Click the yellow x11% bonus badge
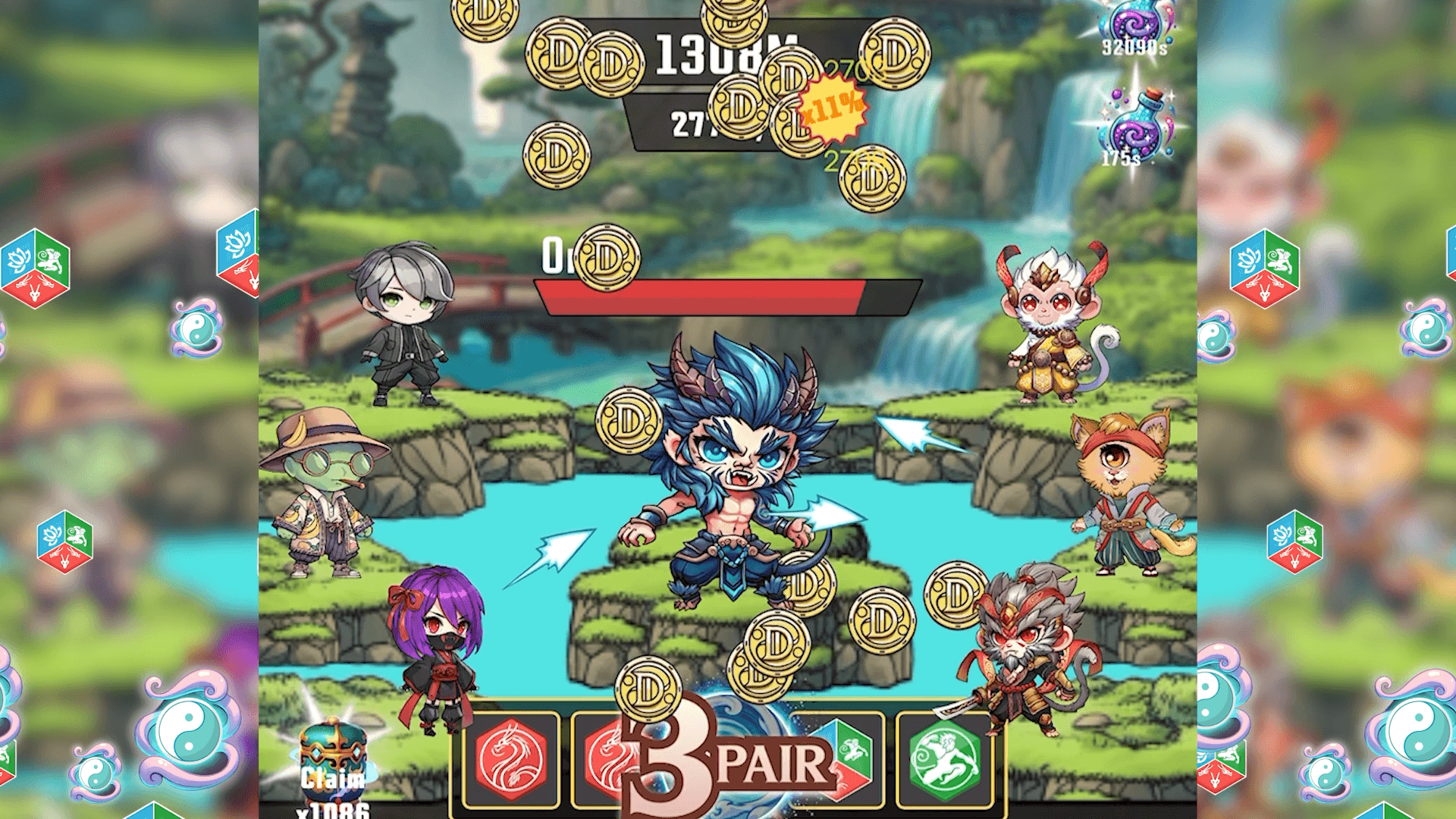 (833, 107)
